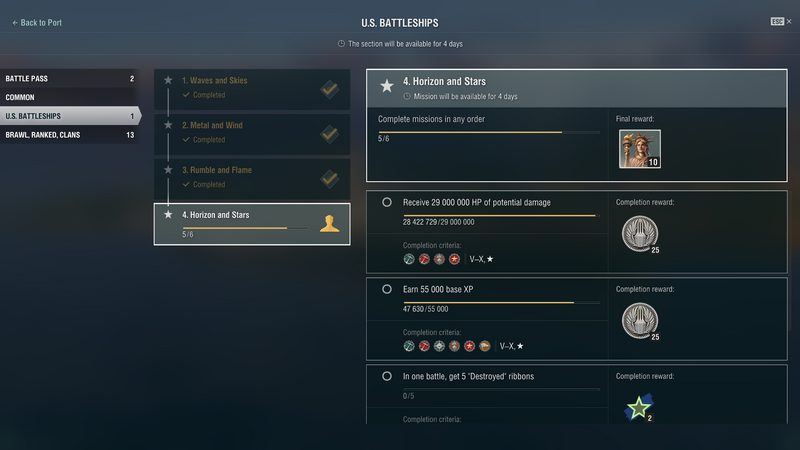
Task: Click the Statue of Liberty final reward
Action: pos(639,149)
